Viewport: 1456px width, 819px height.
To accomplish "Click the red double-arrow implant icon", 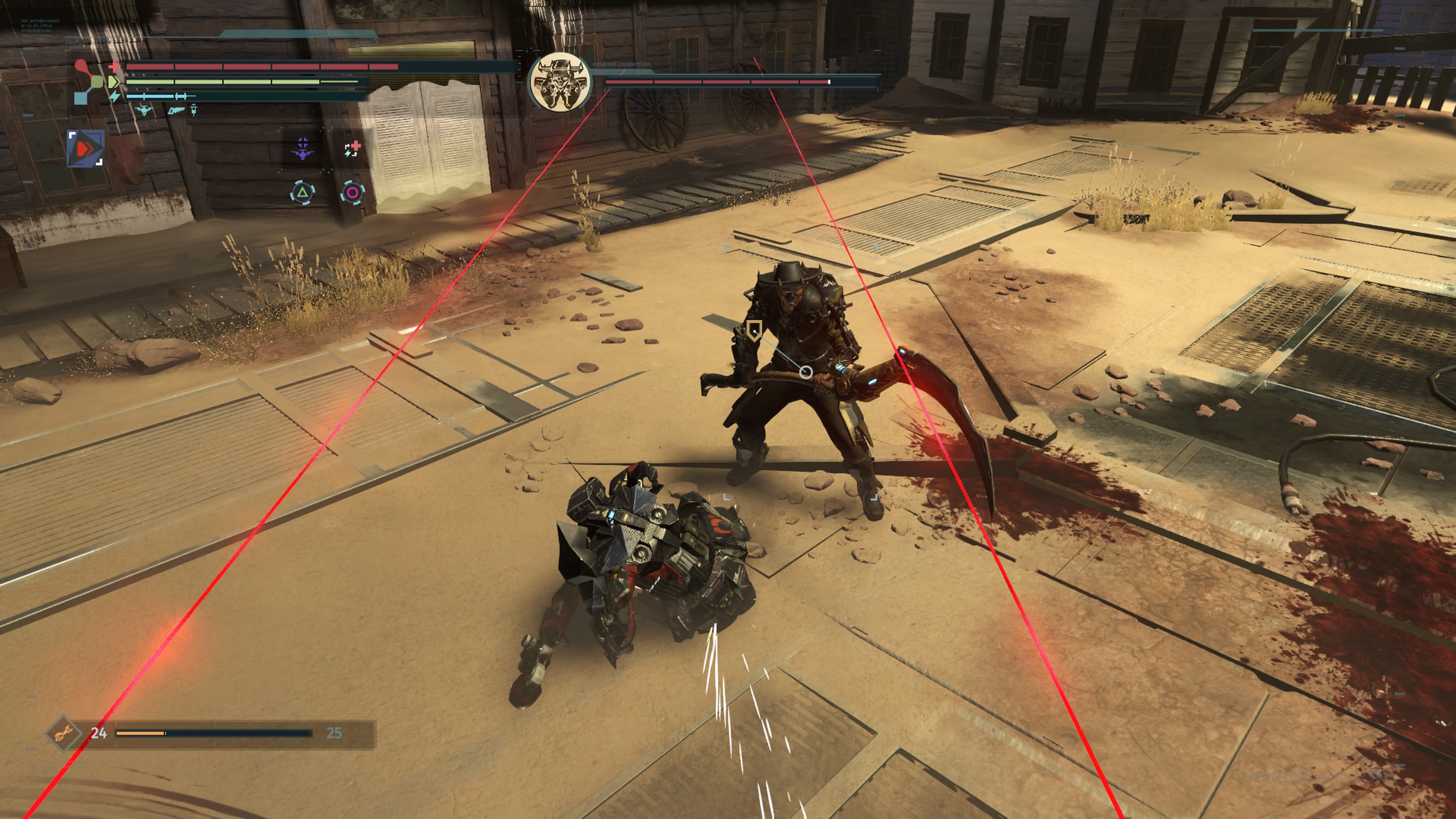I will (85, 149).
